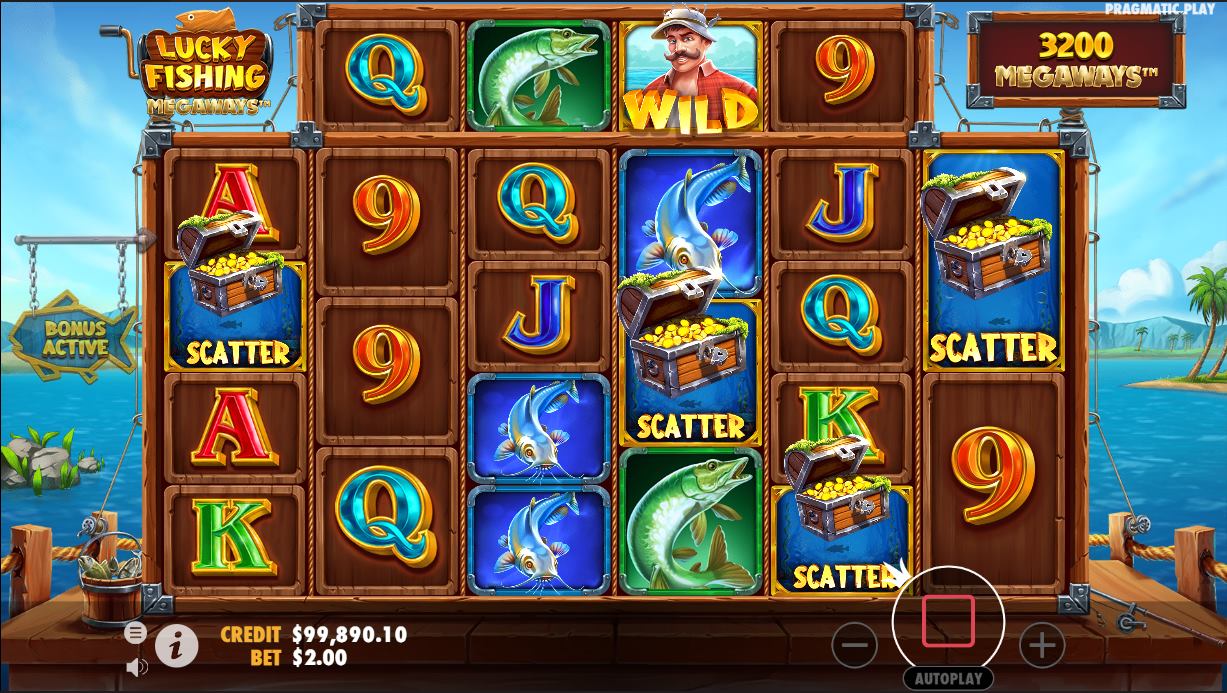The image size is (1227, 693).
Task: Toggle the sound speaker icon
Action: click(x=136, y=665)
